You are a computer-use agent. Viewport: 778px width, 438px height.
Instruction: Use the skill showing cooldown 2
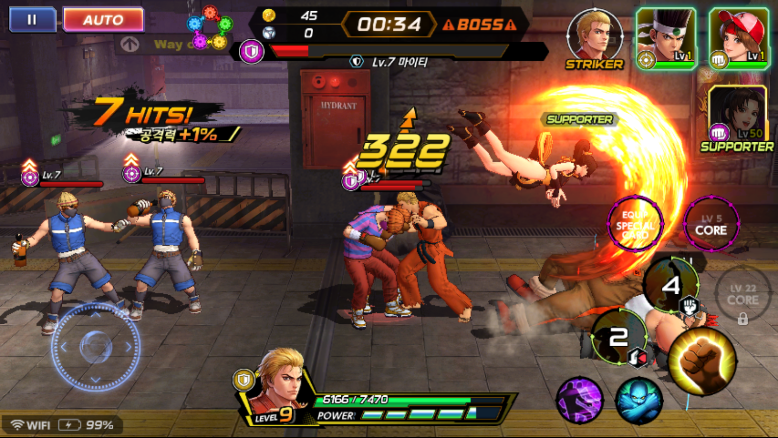point(619,337)
